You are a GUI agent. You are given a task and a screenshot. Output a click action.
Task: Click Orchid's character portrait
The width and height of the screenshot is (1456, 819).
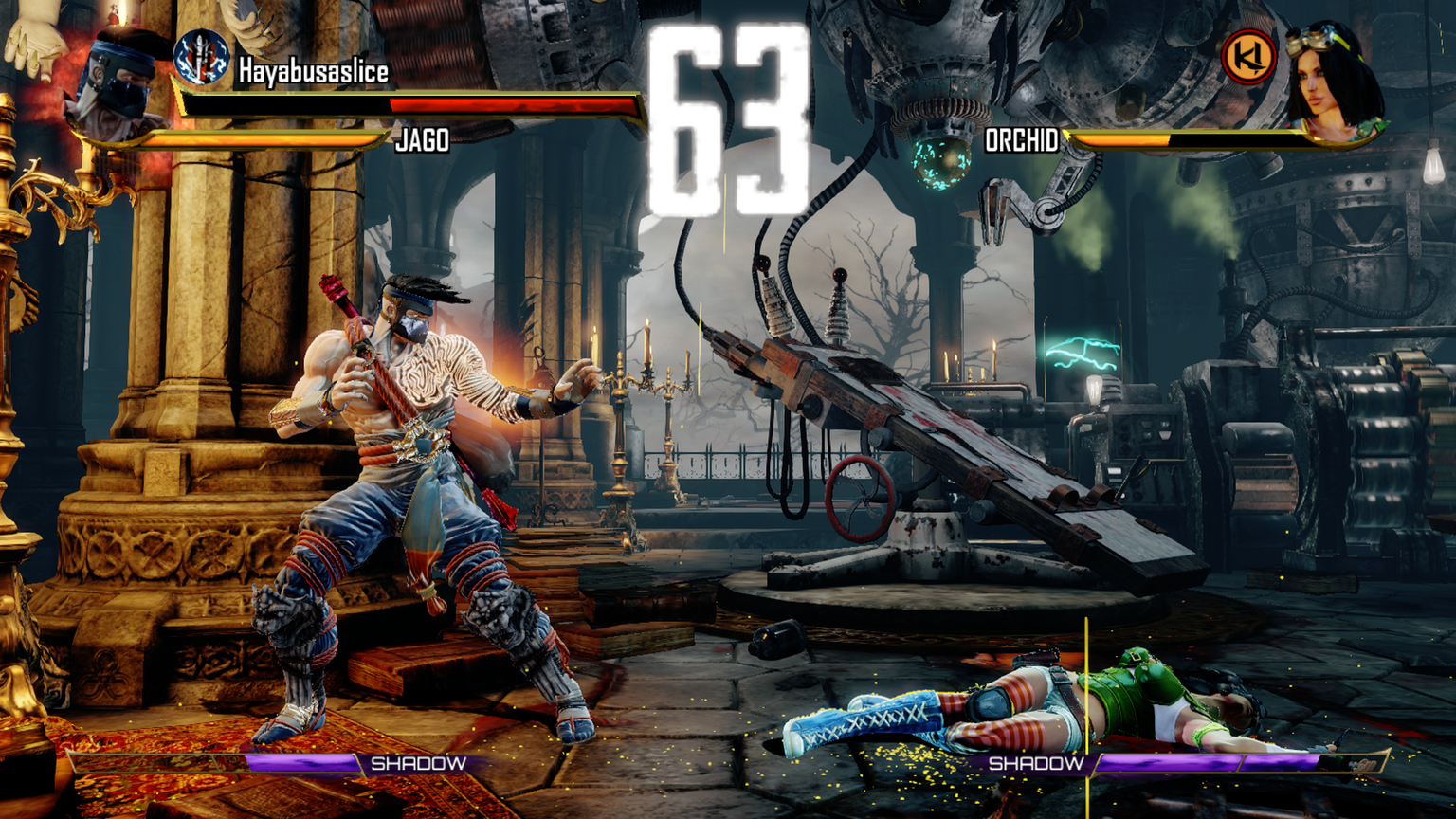click(1331, 82)
